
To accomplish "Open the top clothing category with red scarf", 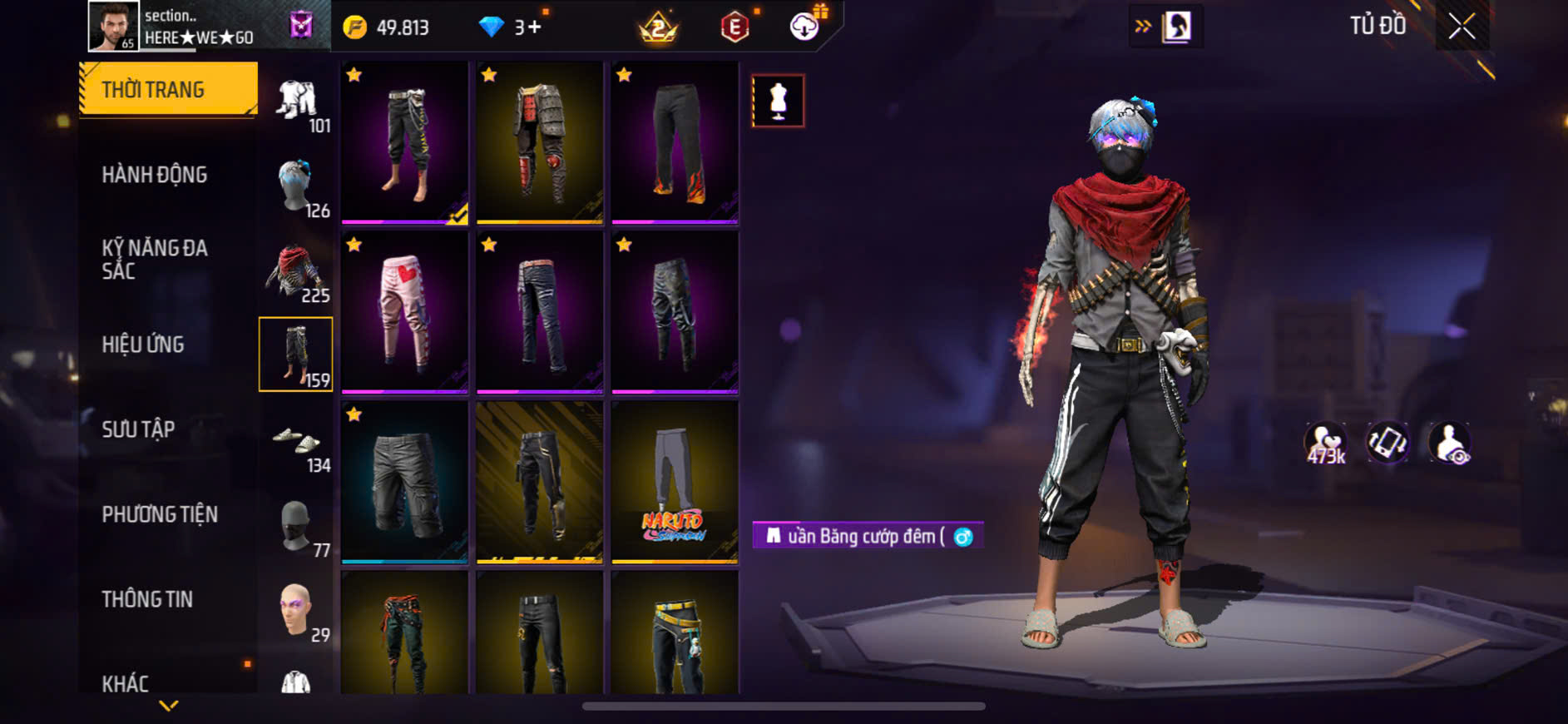I will (296, 271).
